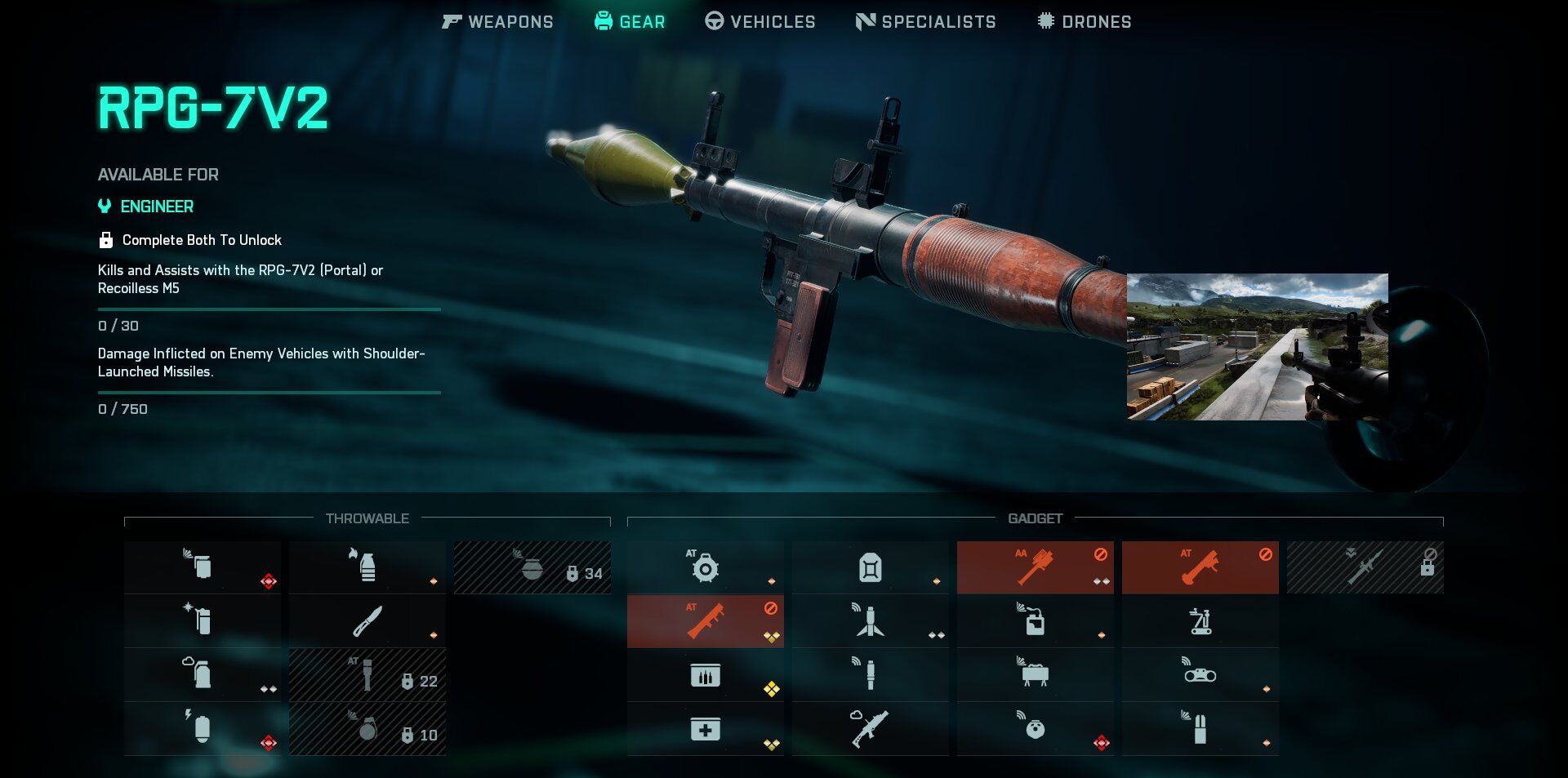Select the smoke grenade throwable
1568x778 pixels.
tap(202, 675)
